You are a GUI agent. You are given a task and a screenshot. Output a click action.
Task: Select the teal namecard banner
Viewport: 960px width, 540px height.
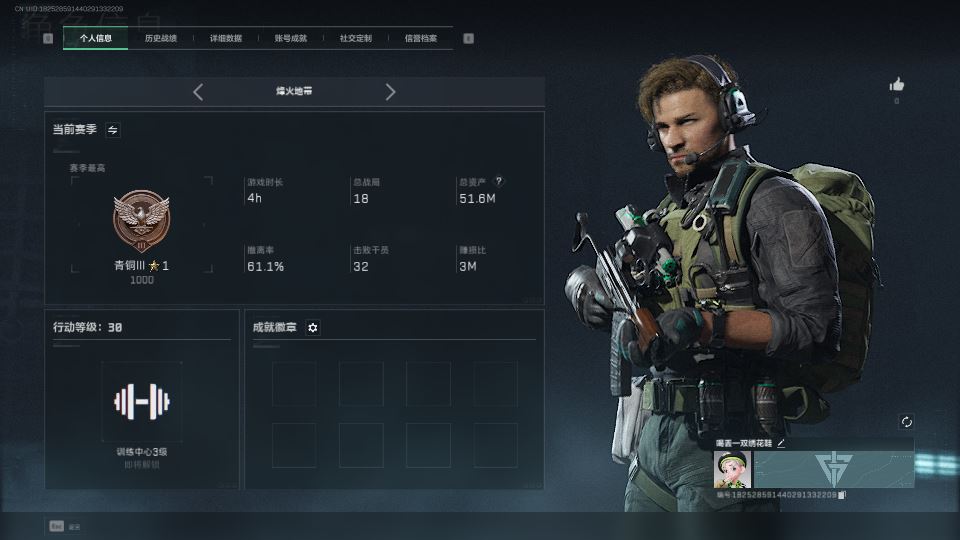click(833, 469)
